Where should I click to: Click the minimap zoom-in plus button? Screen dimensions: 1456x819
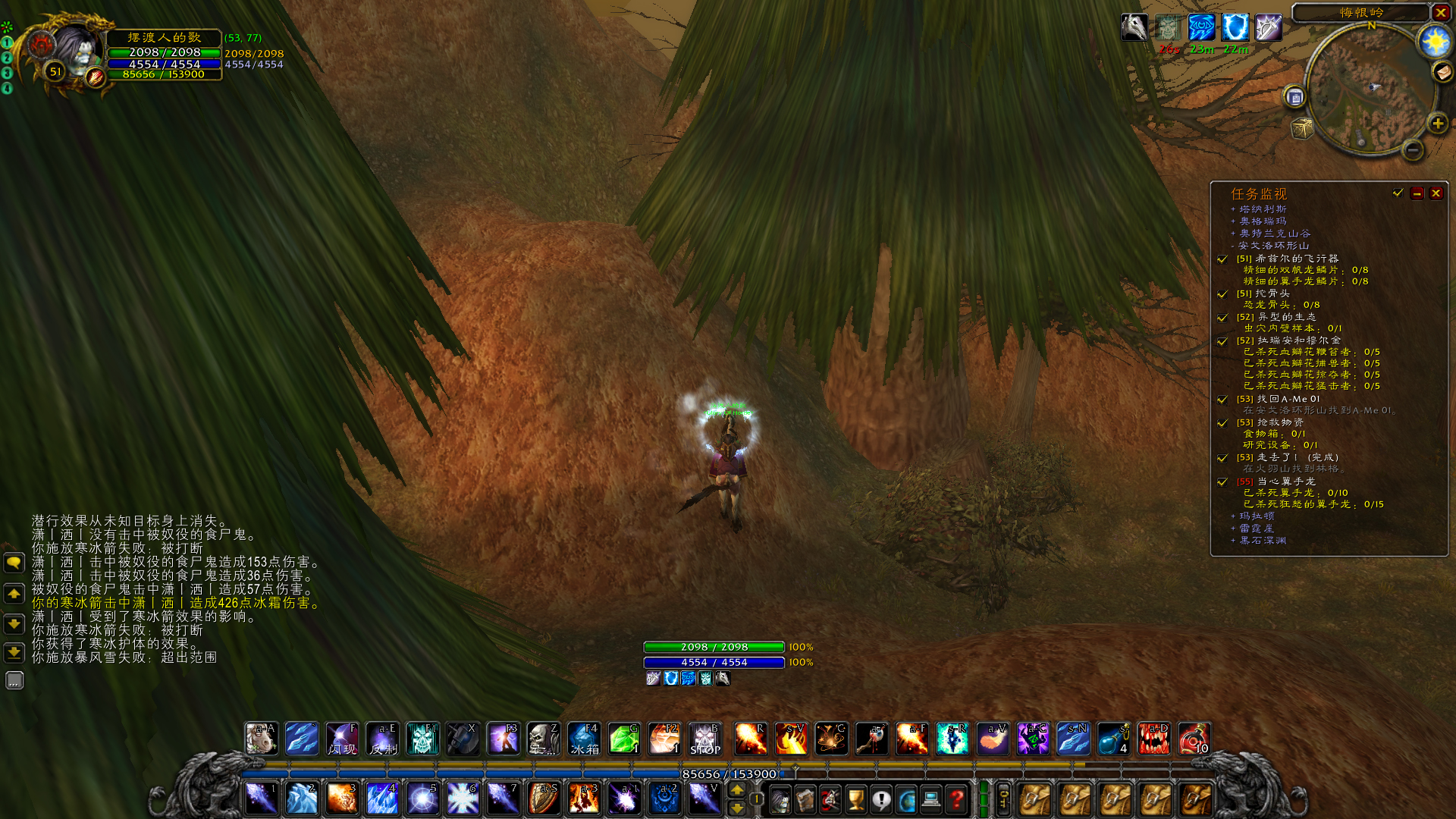1438,124
